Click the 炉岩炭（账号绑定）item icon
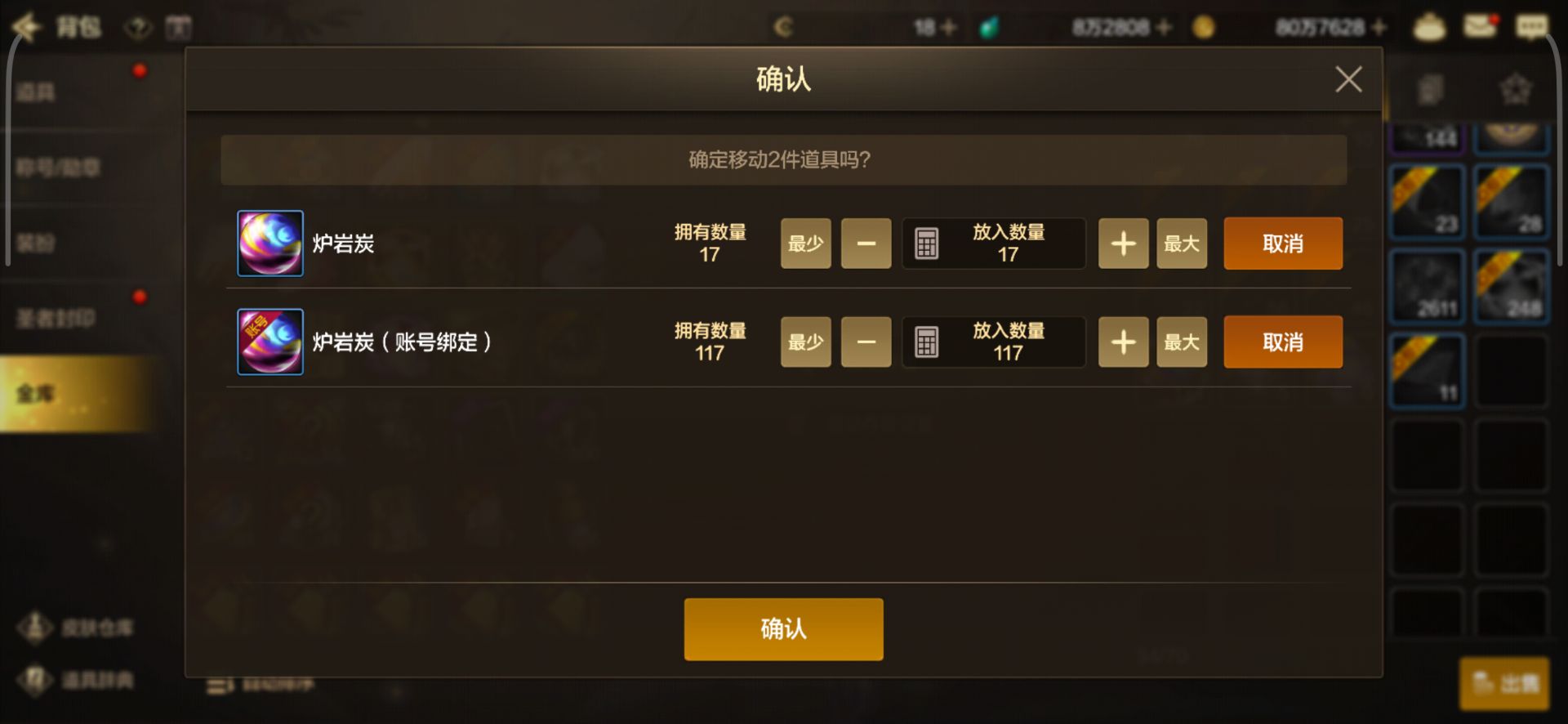Image resolution: width=1568 pixels, height=724 pixels. tap(270, 342)
